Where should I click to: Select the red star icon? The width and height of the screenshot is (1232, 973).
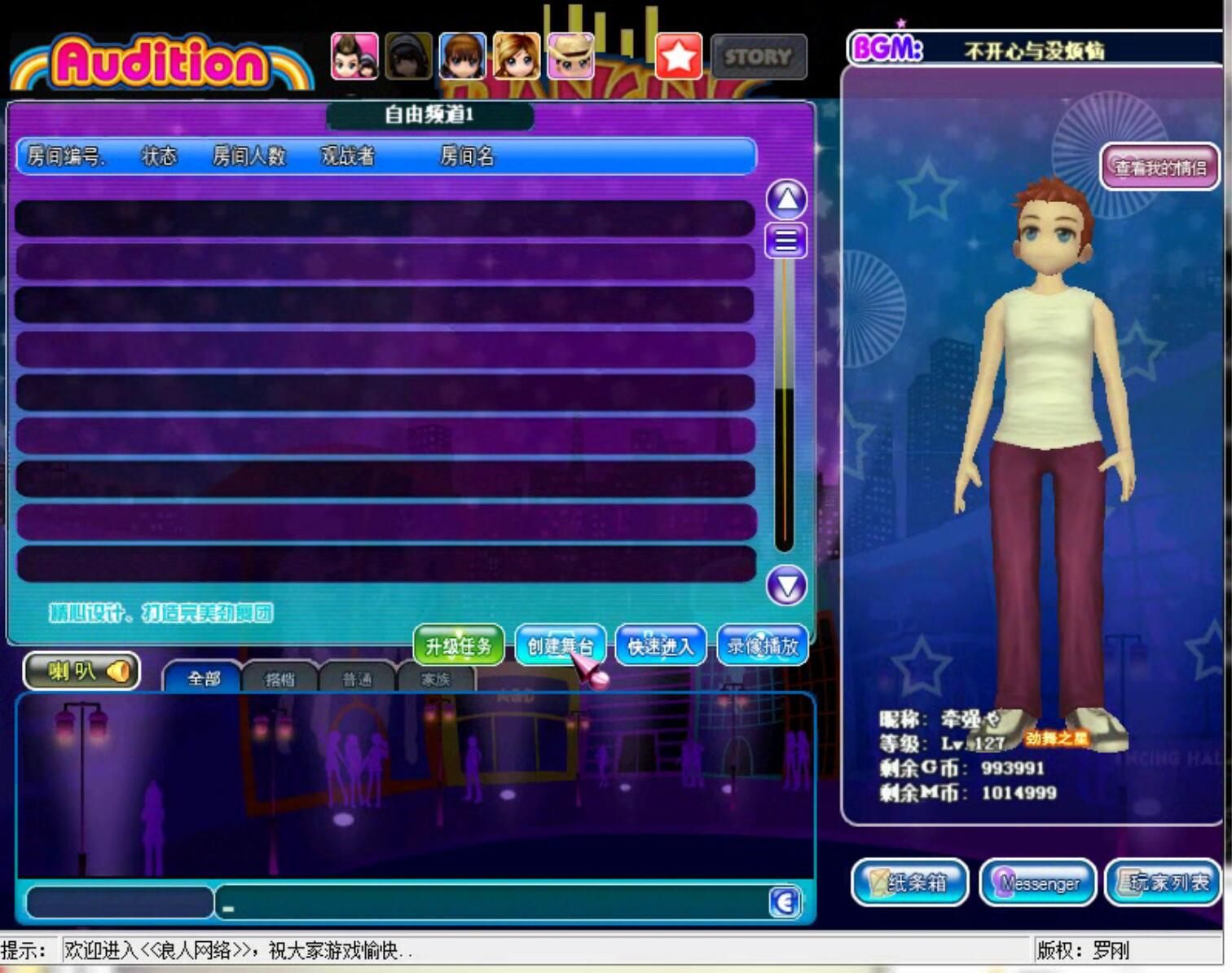[x=679, y=57]
